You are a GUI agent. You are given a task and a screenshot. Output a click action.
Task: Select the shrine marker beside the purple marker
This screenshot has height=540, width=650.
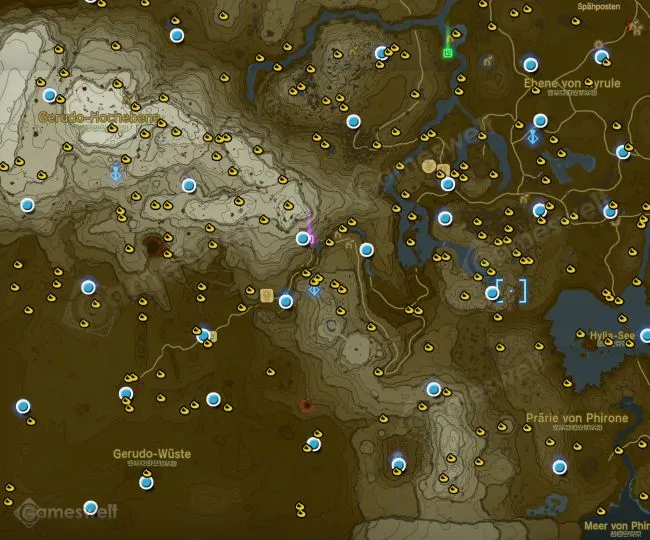coord(303,238)
